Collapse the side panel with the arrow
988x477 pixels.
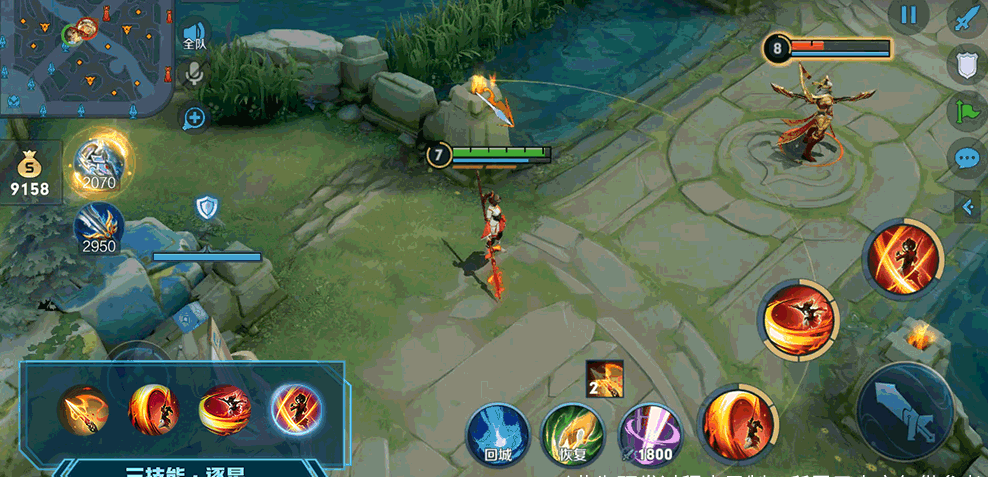[968, 207]
